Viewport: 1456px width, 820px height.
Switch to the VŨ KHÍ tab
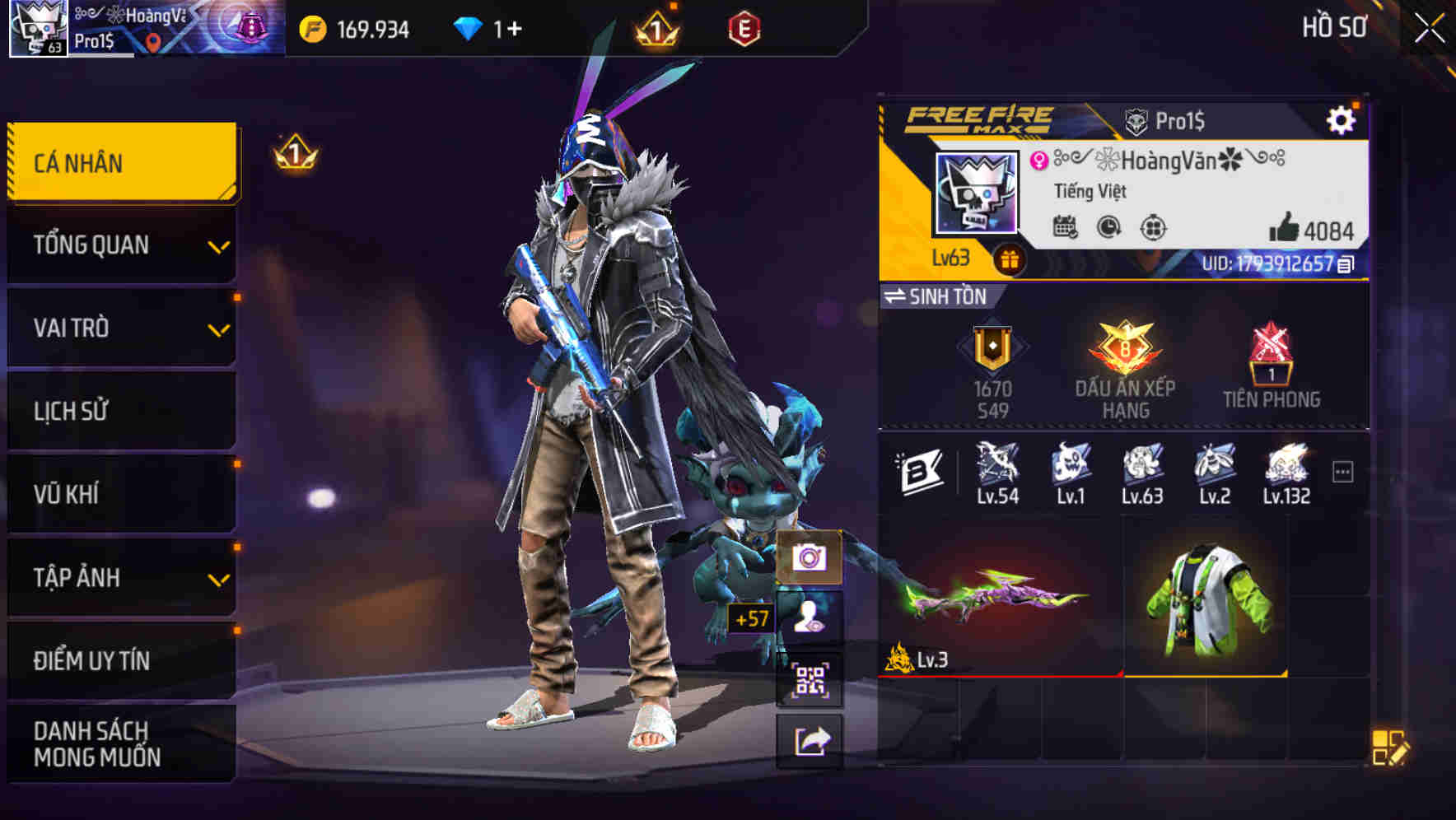point(120,494)
